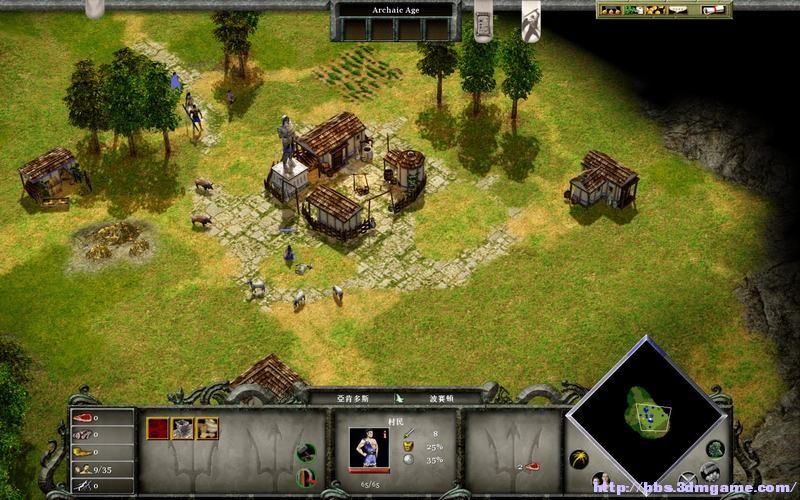Toggle the green minimap filter button
800x500 pixels.
pyautogui.click(x=714, y=449)
